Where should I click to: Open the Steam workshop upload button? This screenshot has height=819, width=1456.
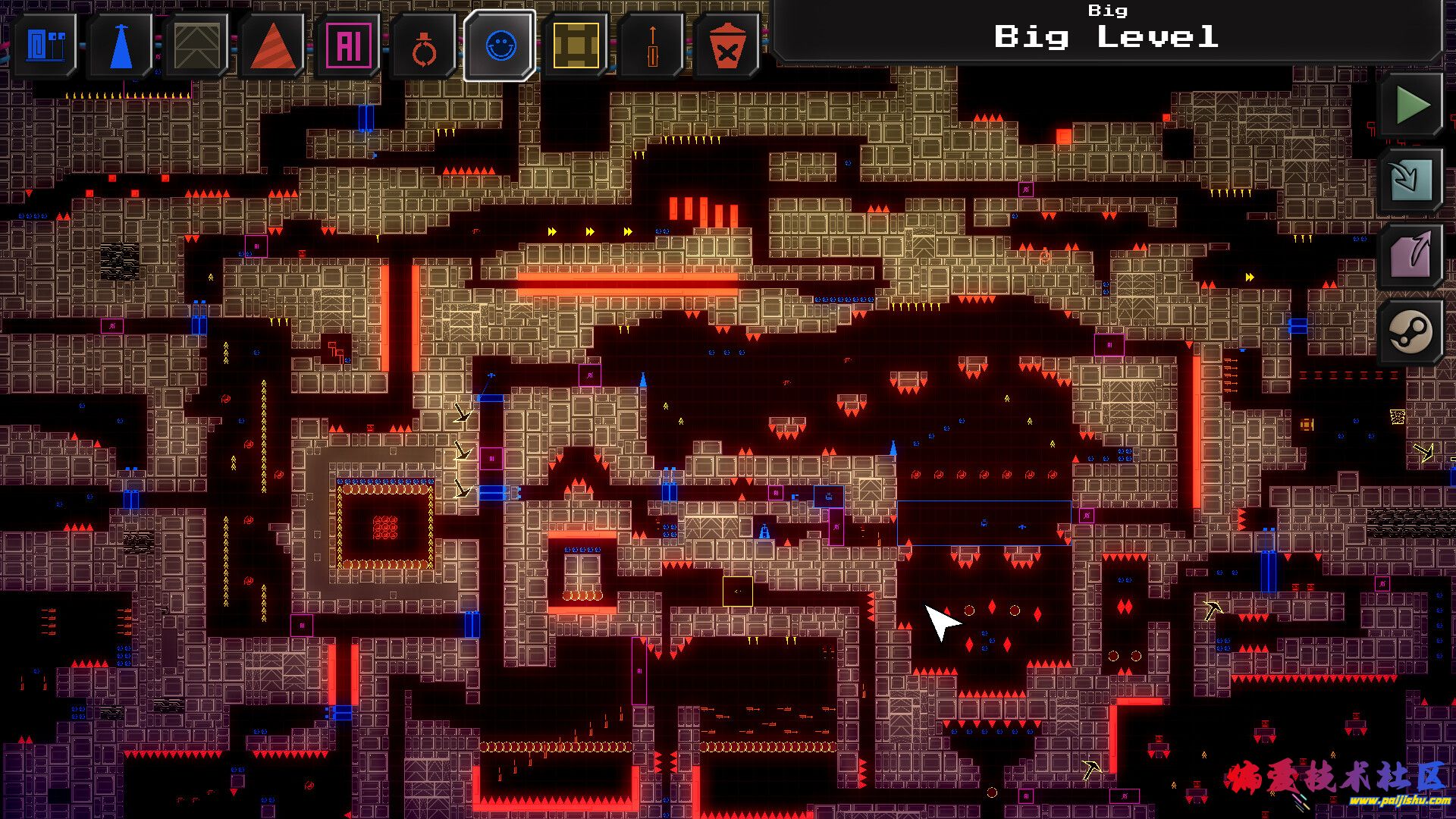[1412, 331]
